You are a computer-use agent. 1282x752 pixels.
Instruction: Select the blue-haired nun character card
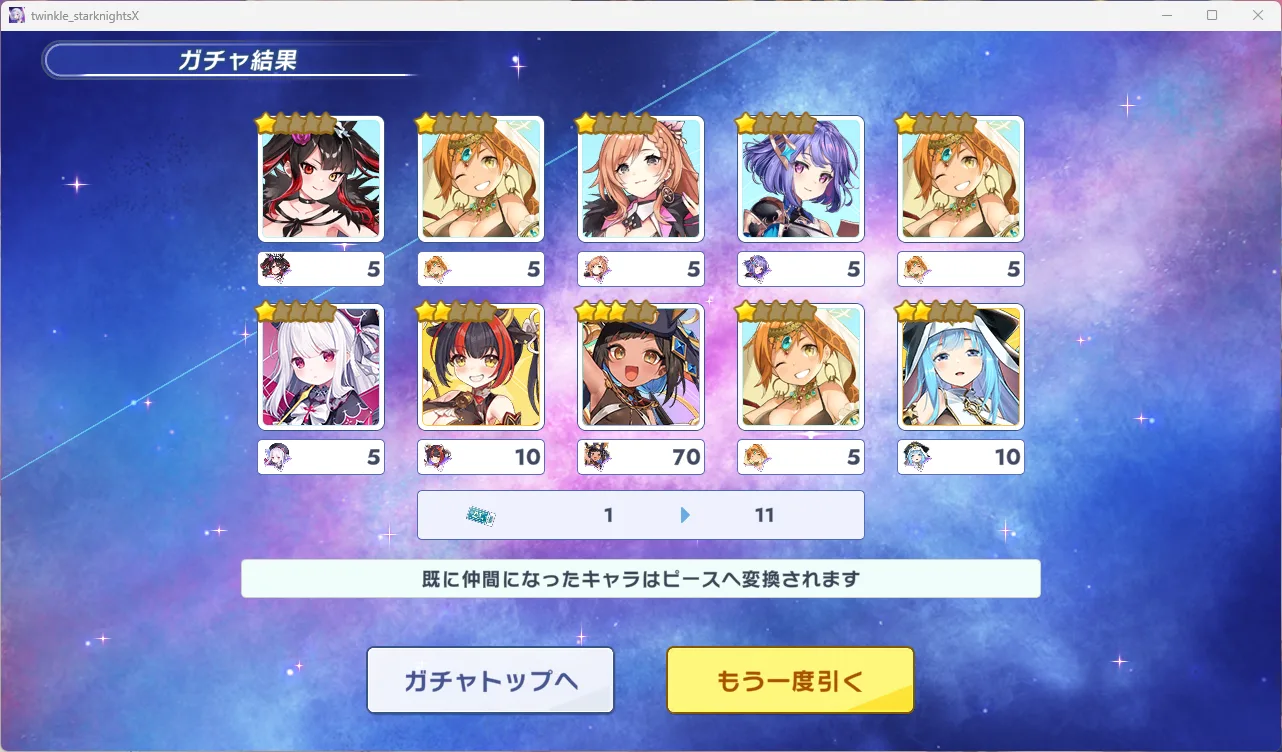tap(961, 367)
